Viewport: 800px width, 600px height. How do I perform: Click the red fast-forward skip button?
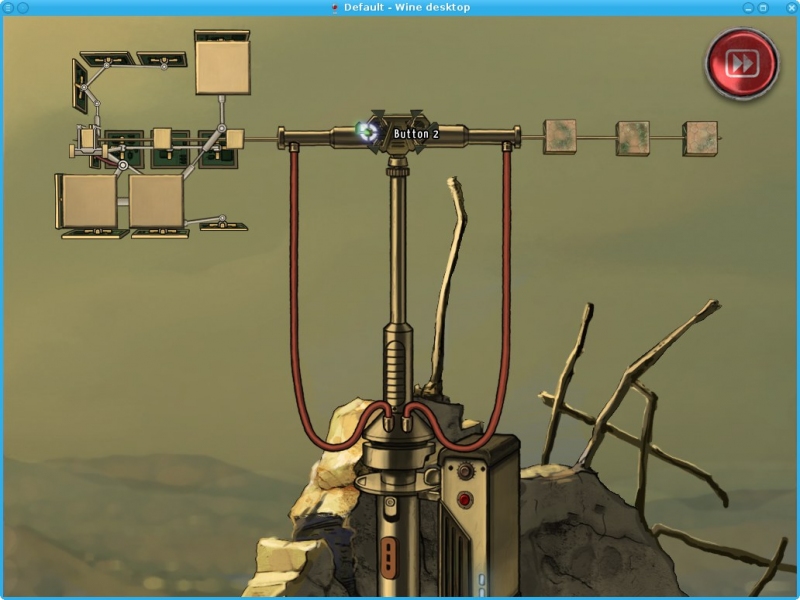pos(742,64)
